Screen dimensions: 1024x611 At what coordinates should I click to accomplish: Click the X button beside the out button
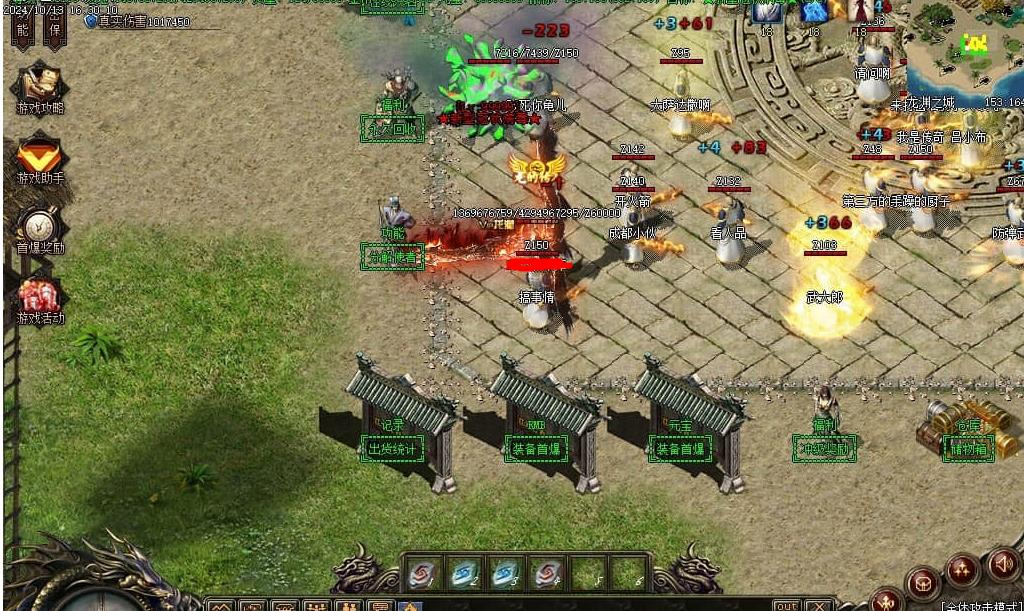click(x=819, y=605)
